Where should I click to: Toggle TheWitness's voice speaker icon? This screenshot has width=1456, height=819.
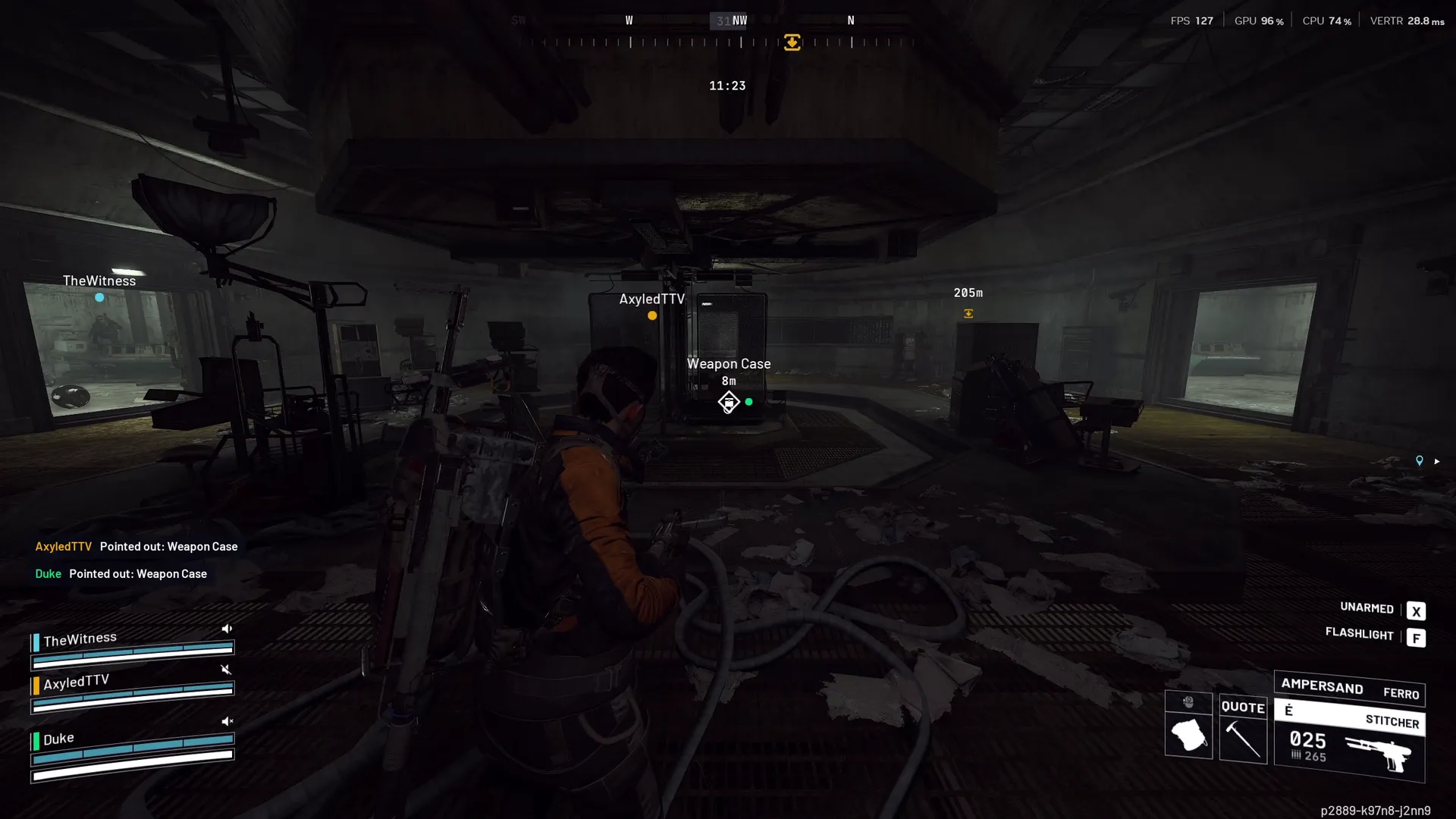click(227, 629)
